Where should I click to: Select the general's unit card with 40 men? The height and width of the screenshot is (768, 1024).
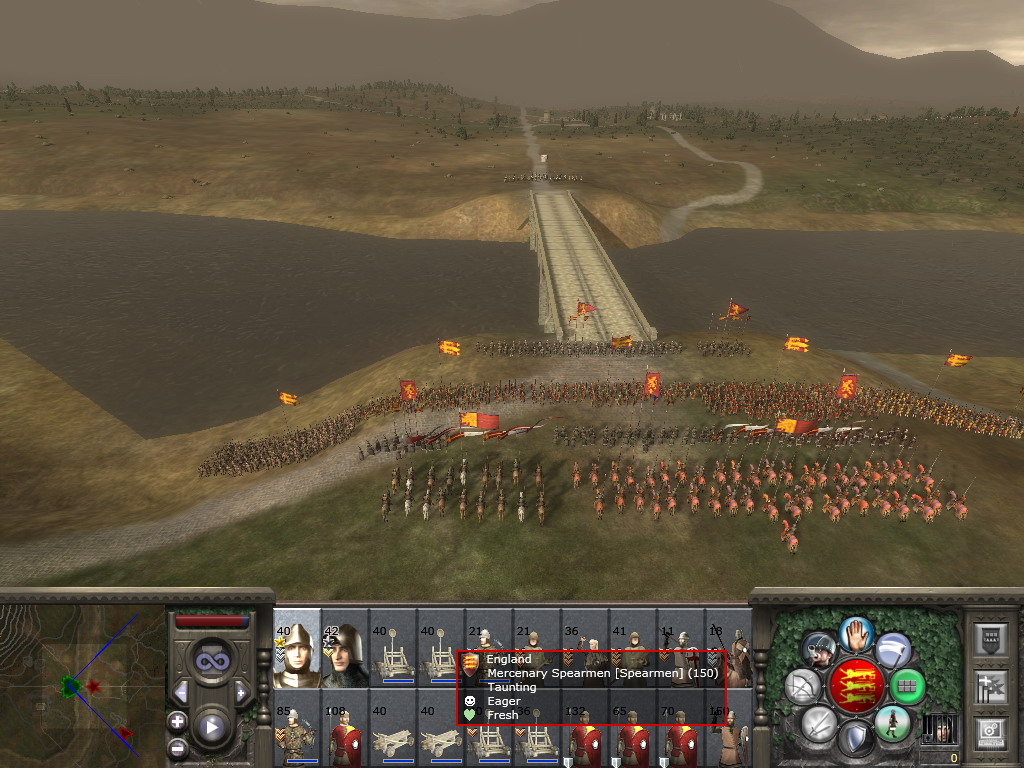(x=297, y=656)
